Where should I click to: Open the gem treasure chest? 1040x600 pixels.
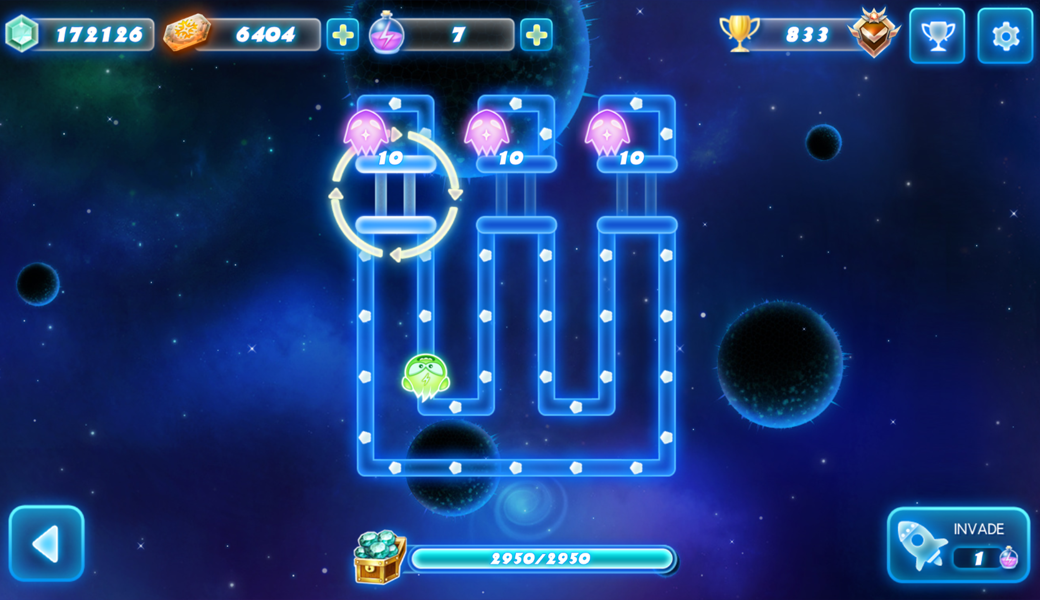pos(380,557)
